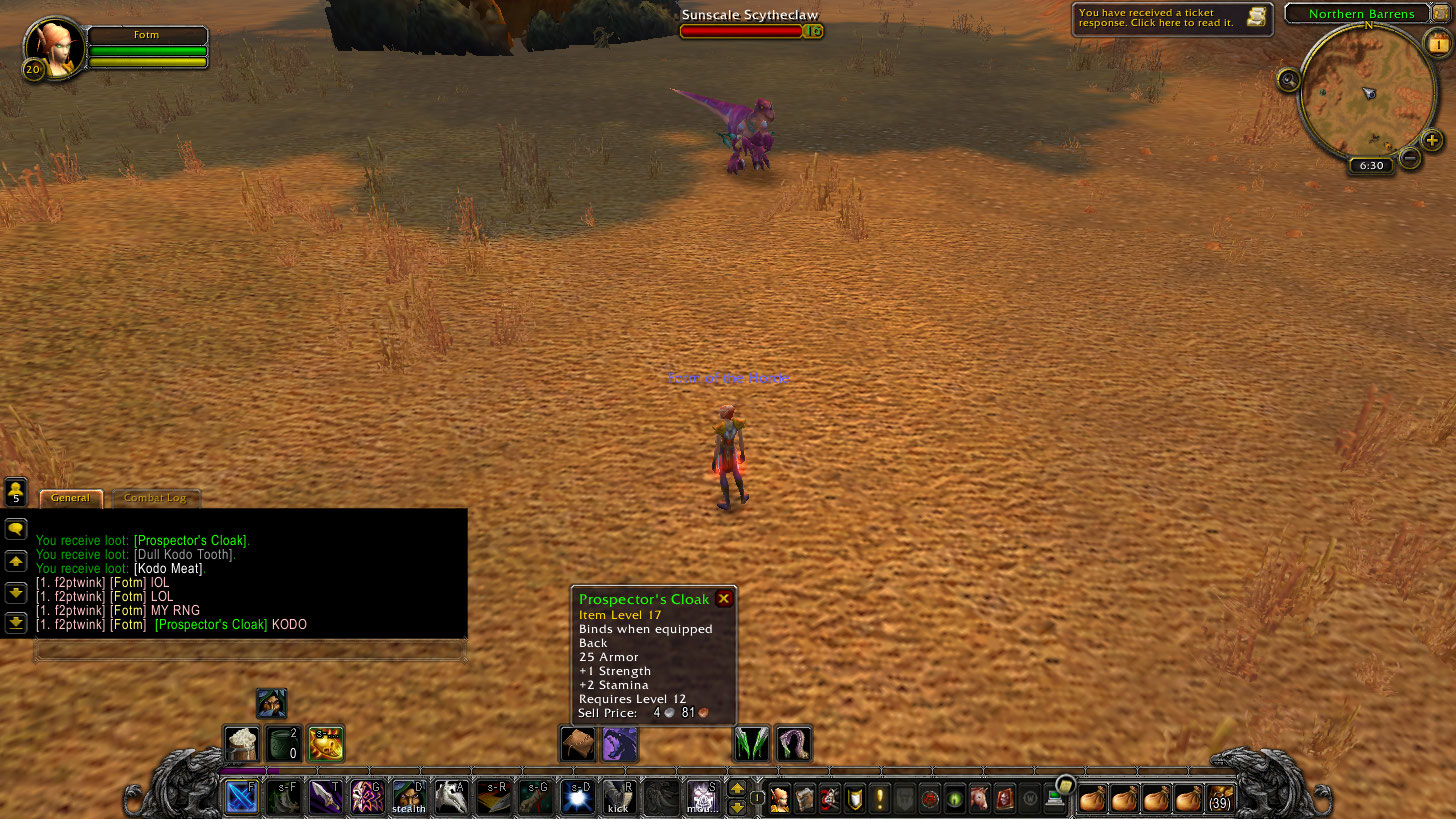Image resolution: width=1456 pixels, height=819 pixels.
Task: Open the character info portrait micro button
Action: (780, 799)
